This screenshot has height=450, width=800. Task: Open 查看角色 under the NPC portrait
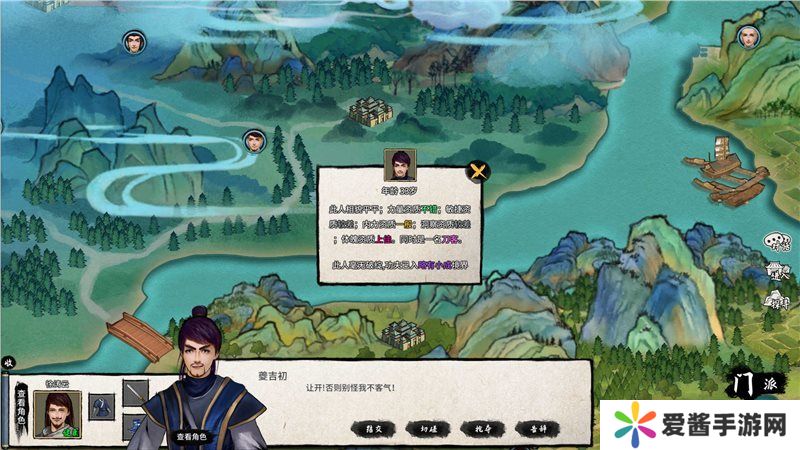click(191, 436)
